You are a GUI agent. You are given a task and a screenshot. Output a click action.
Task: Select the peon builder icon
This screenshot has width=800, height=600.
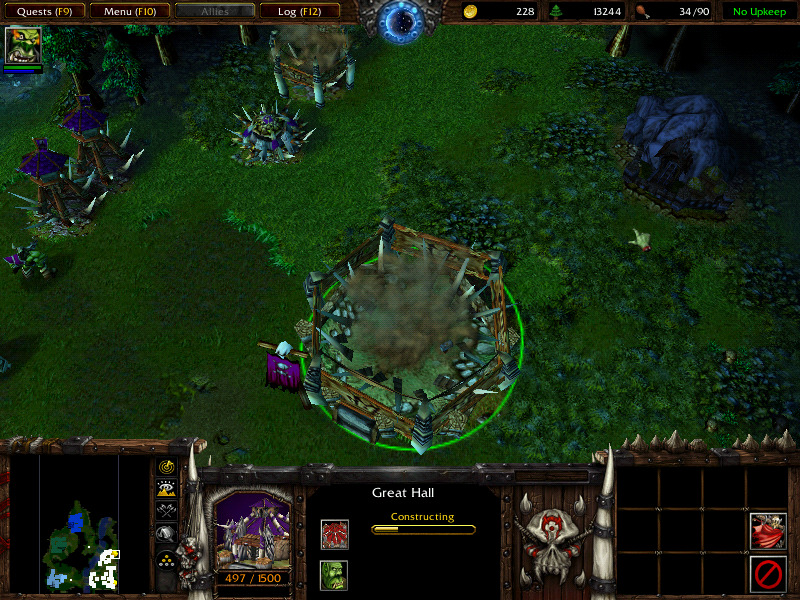[334, 575]
